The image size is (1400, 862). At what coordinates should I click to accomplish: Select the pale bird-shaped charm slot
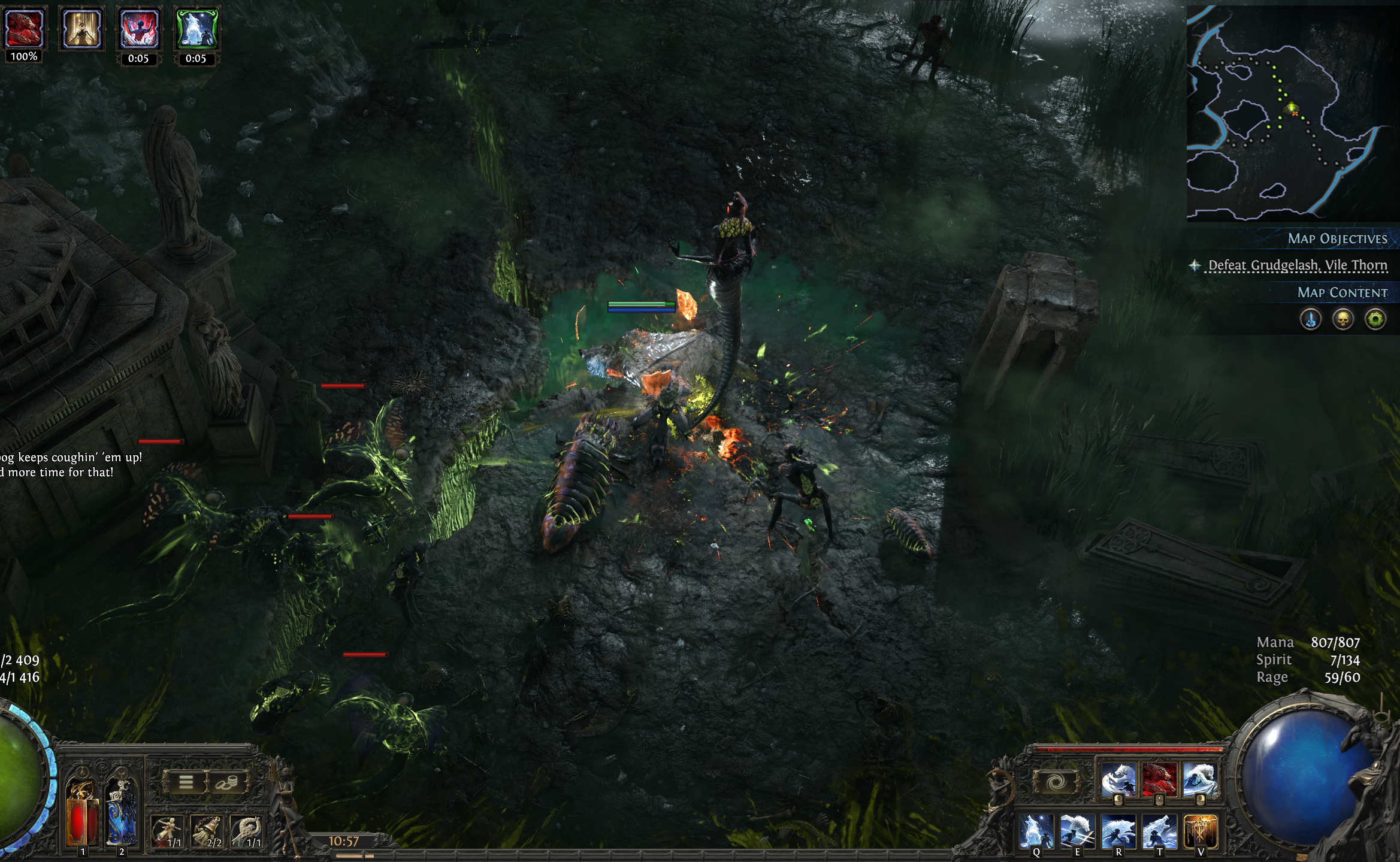click(x=247, y=832)
